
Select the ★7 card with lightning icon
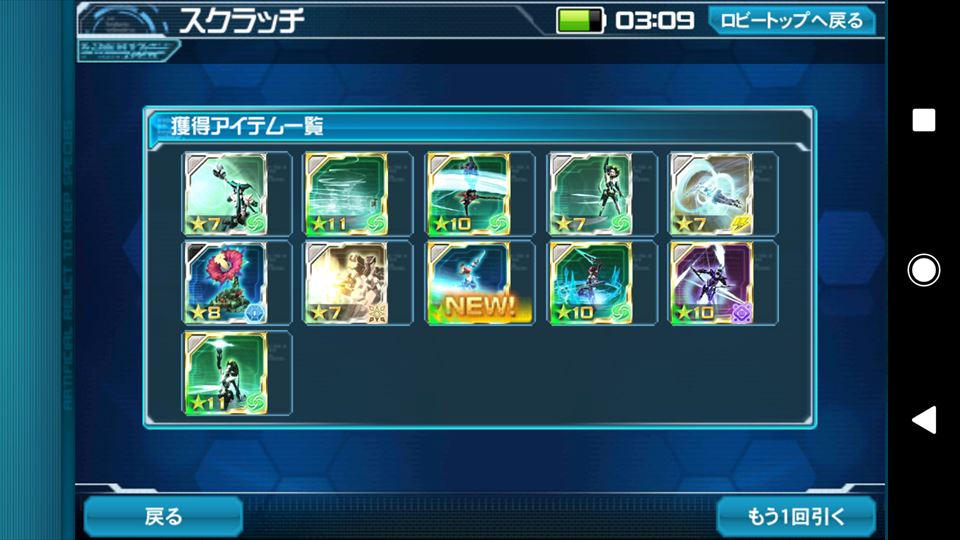click(712, 193)
